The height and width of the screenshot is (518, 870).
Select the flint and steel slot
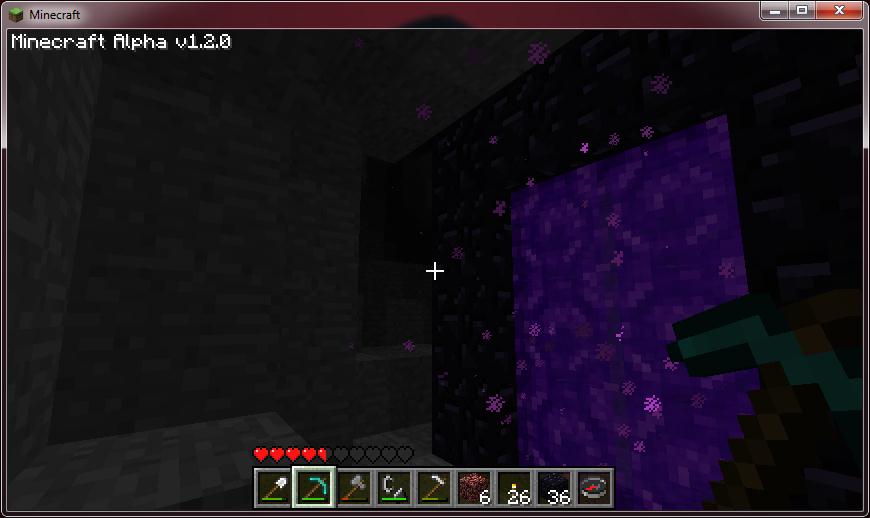pyautogui.click(x=393, y=488)
